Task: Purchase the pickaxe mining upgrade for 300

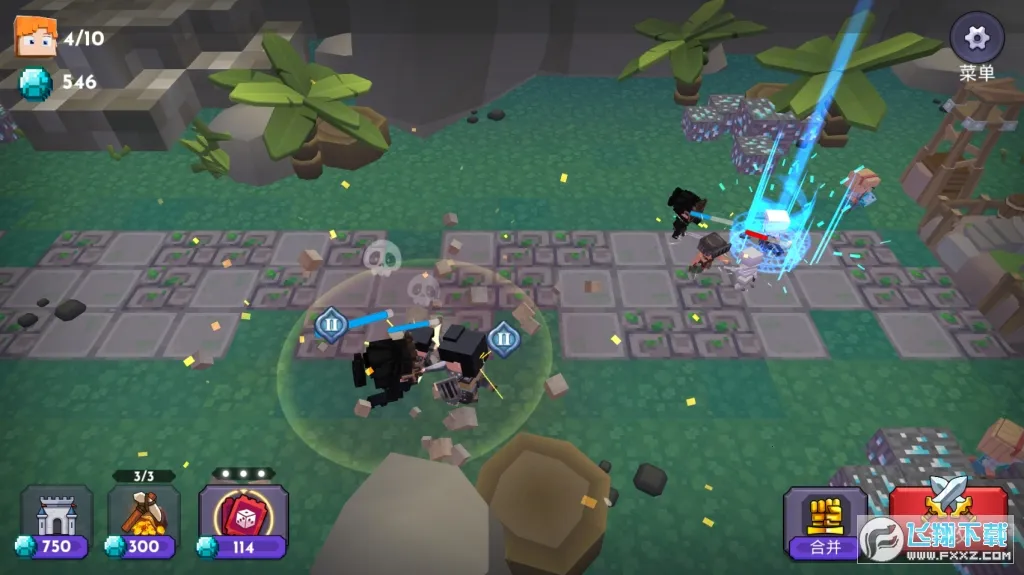Action: pos(144,520)
